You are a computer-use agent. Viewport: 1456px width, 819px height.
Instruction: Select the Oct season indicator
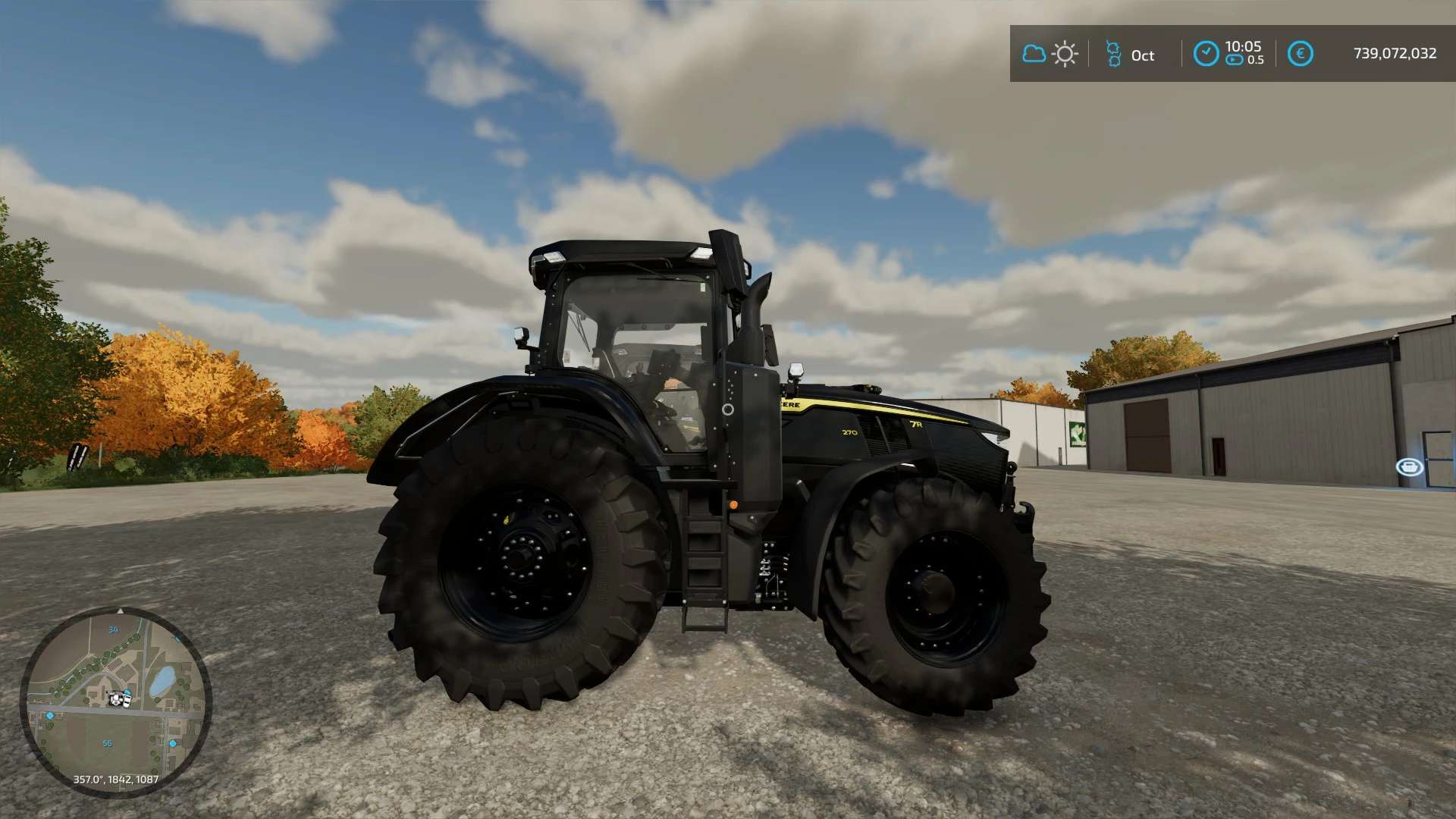(x=1130, y=55)
